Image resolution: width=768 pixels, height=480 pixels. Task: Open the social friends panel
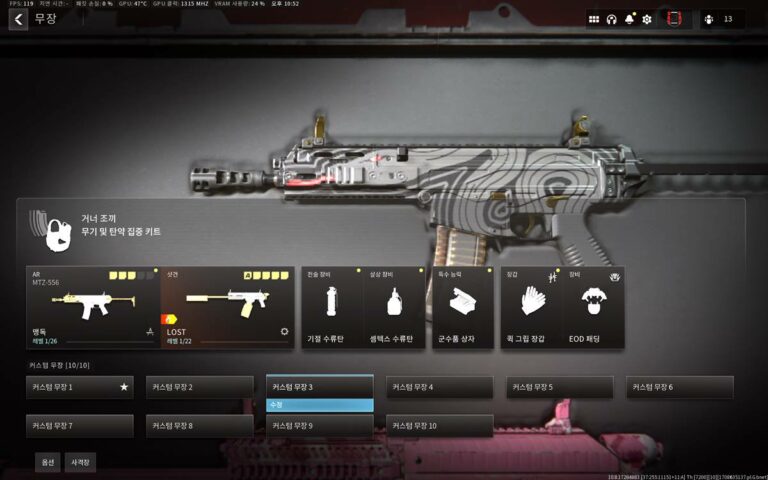tap(716, 19)
